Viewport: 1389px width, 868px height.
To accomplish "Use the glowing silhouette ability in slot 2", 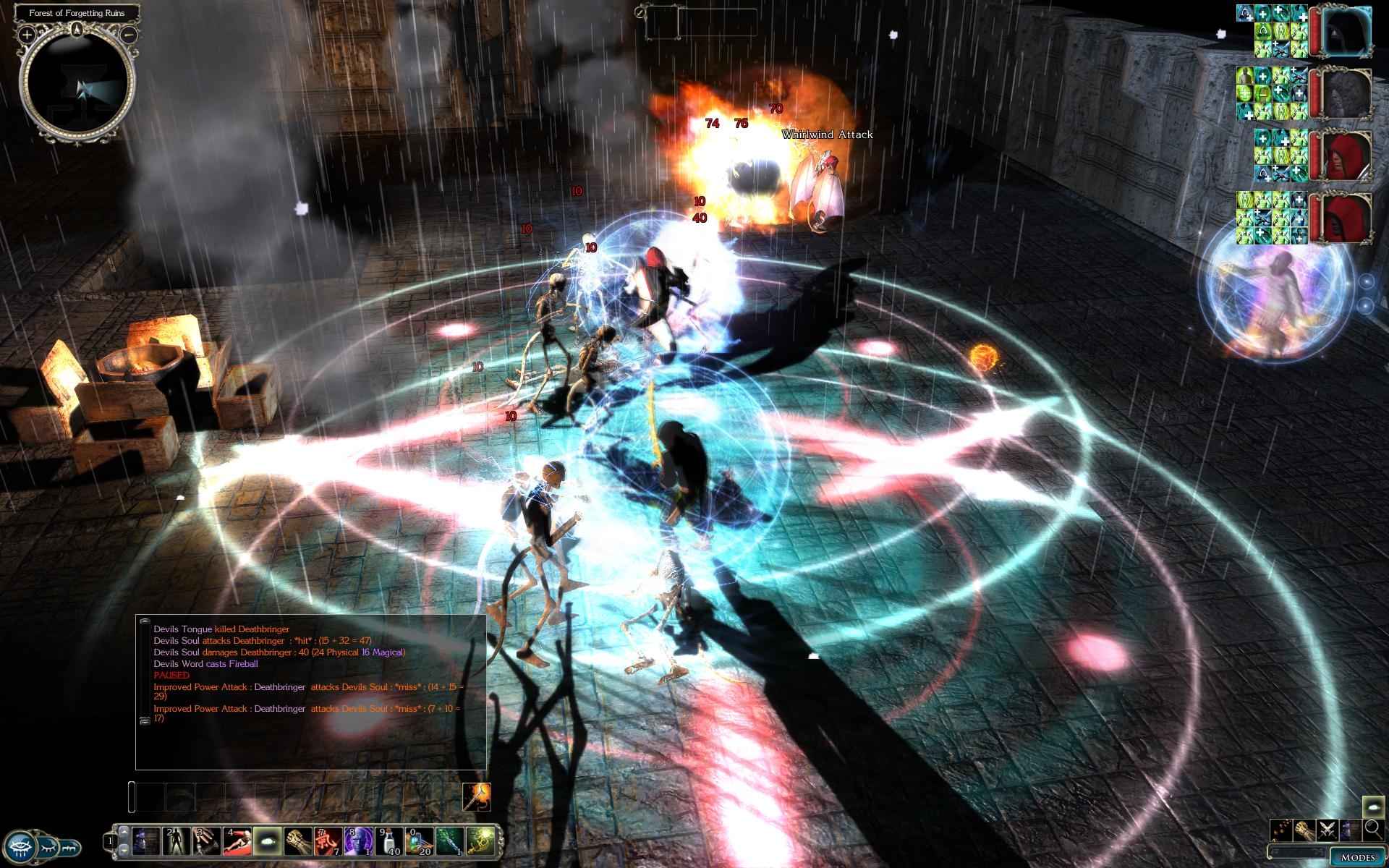I will click(176, 841).
